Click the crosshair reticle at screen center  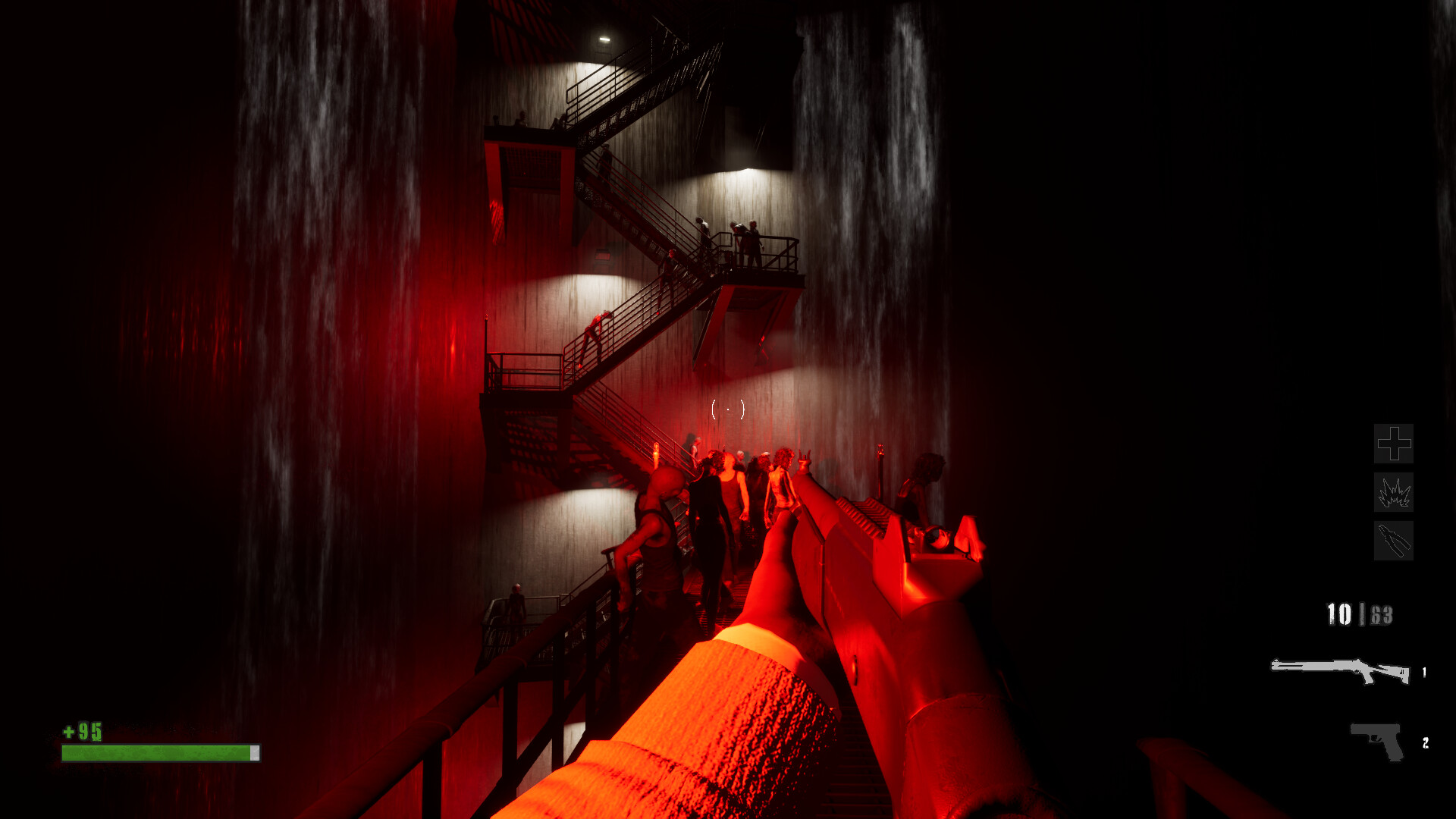tap(728, 409)
